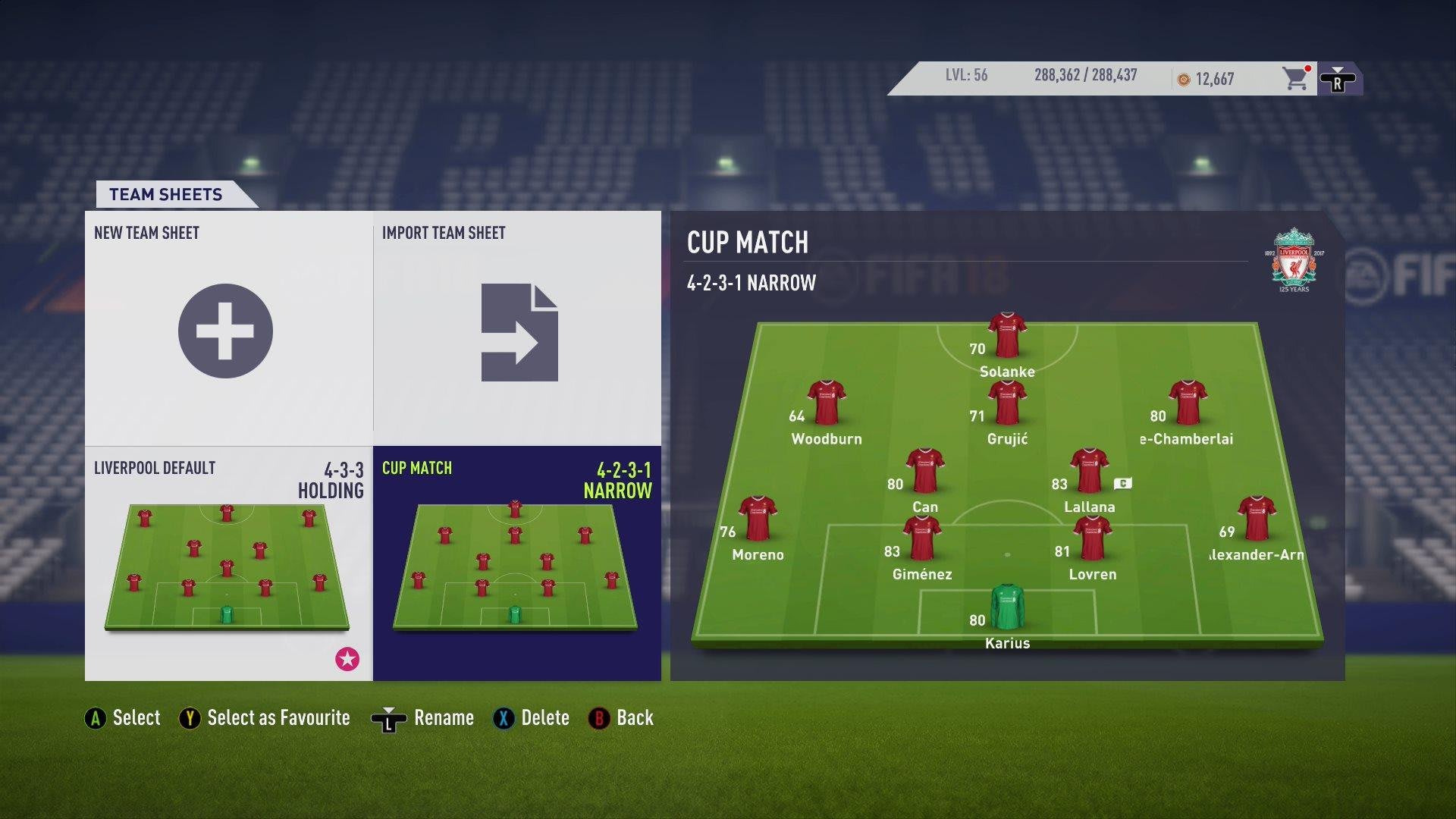Pick Lallana, the captain, in midfield
The image size is (1456, 819).
coord(1089,471)
